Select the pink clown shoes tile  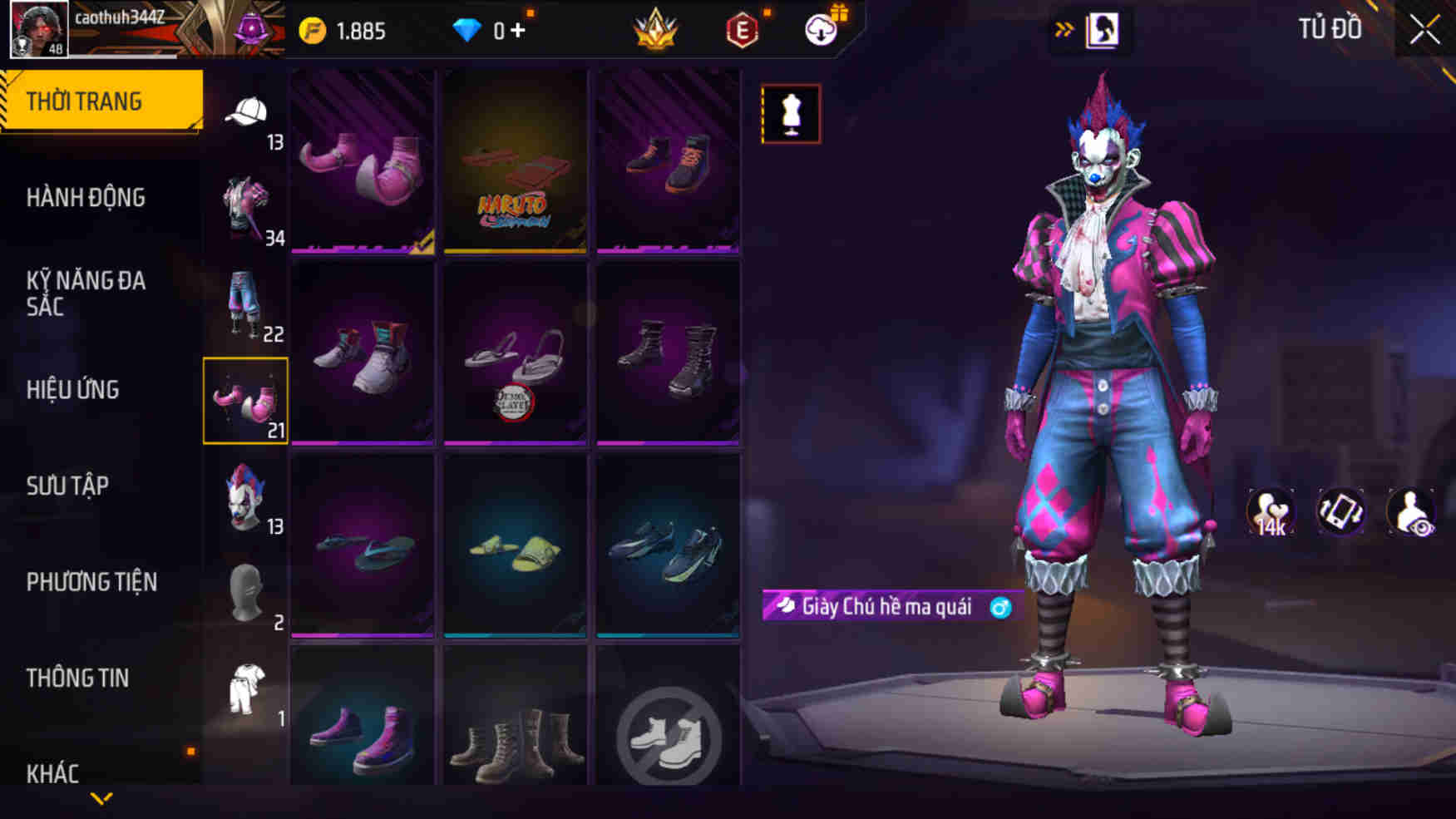(363, 161)
